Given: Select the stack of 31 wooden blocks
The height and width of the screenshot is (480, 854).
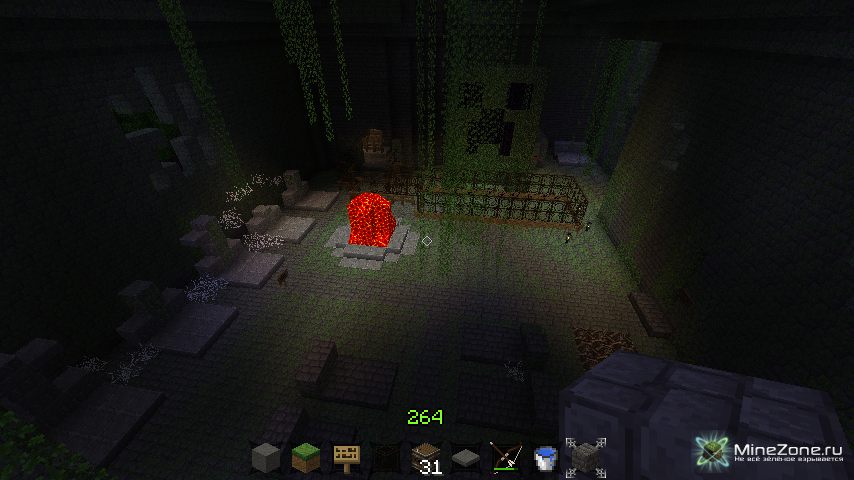Looking at the screenshot, I should click(x=426, y=459).
